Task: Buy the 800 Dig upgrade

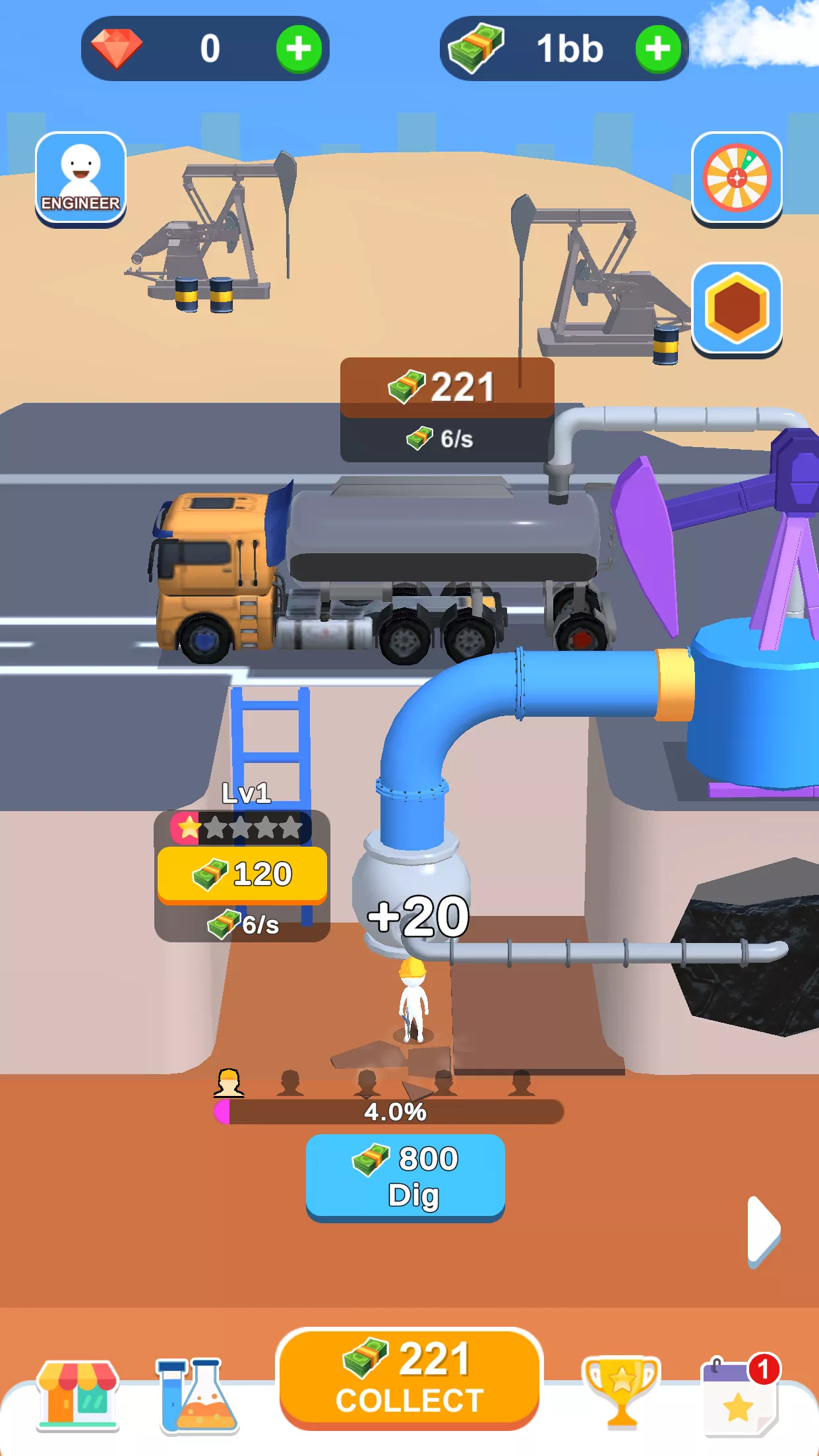Action: tap(406, 1176)
